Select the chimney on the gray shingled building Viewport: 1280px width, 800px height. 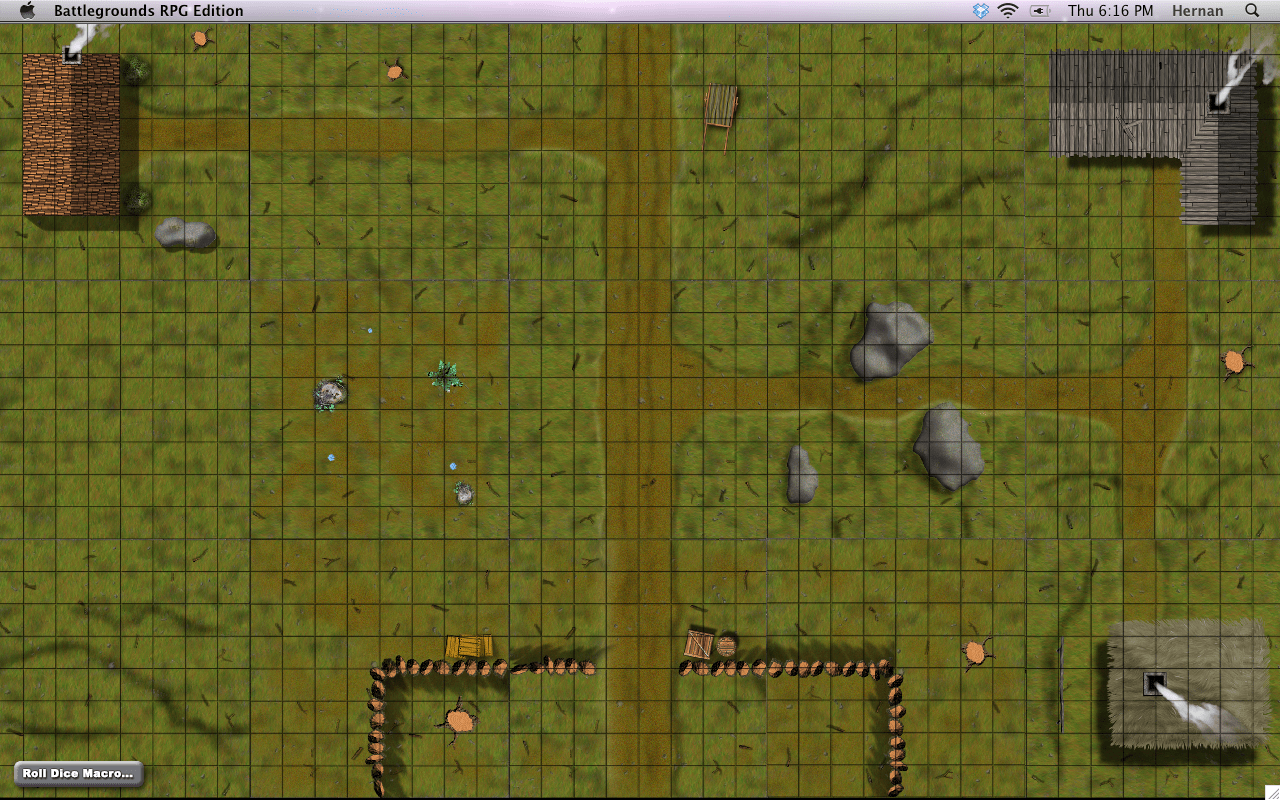point(1218,100)
